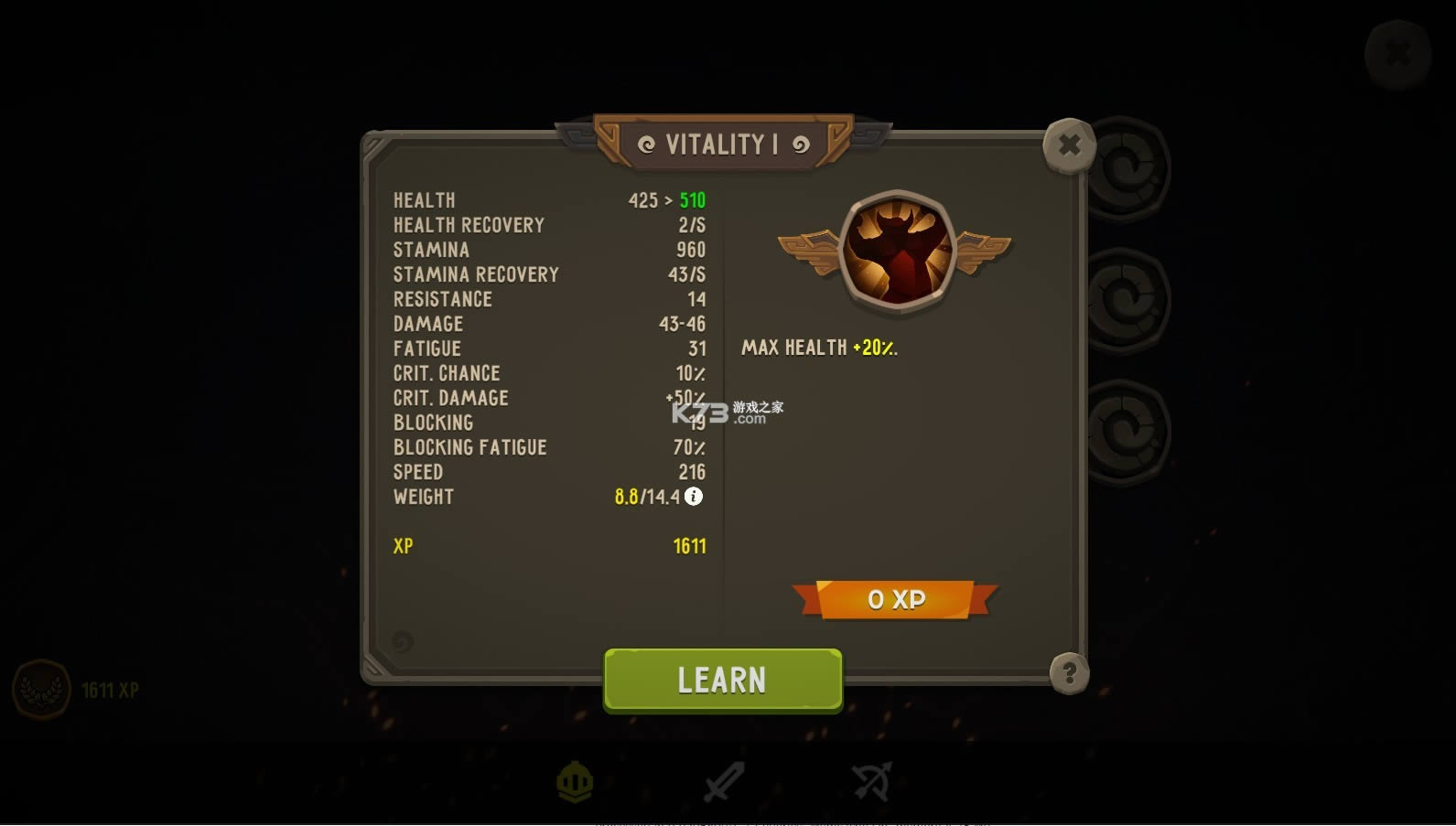Click the X in the screen's top-right corner
Viewport: 1456px width, 826px height.
pos(1398,52)
